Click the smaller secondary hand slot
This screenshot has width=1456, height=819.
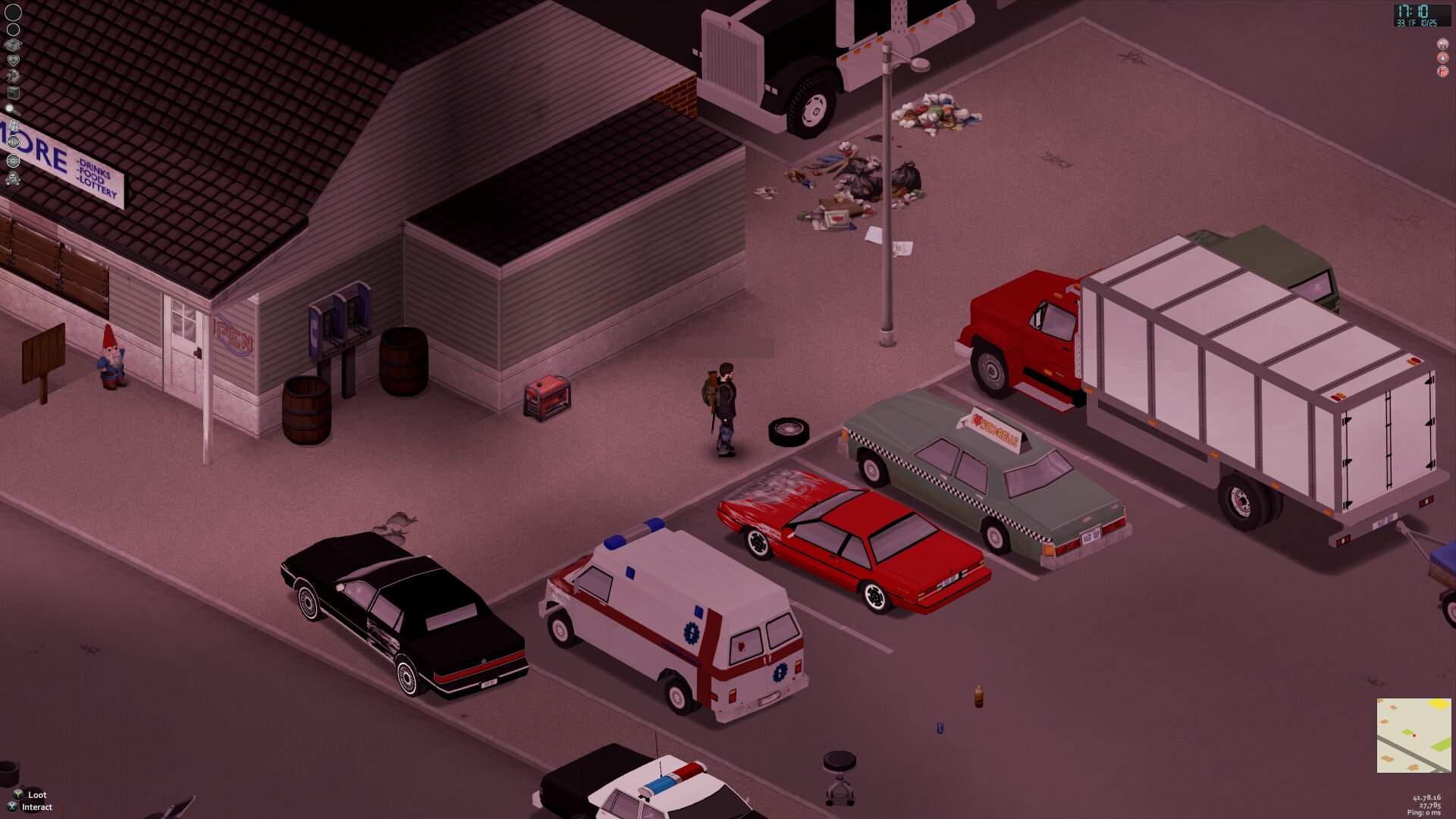coord(13,30)
